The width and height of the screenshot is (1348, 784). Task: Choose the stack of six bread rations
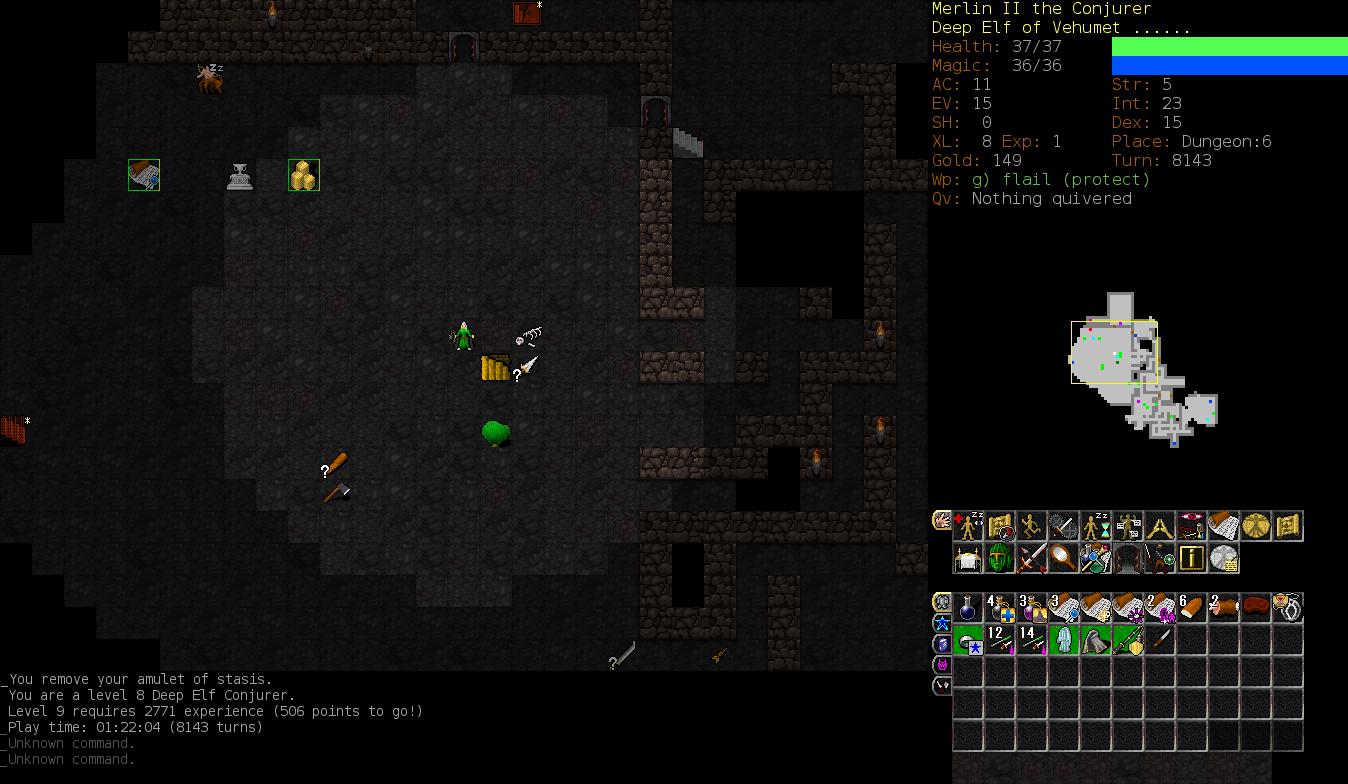click(1191, 608)
